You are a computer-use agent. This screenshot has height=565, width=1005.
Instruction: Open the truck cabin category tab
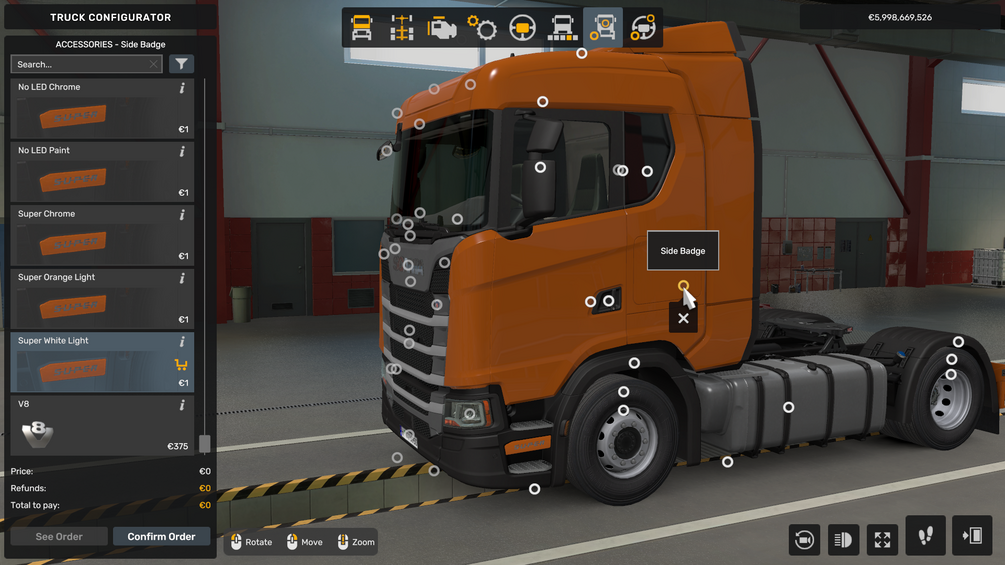point(362,28)
